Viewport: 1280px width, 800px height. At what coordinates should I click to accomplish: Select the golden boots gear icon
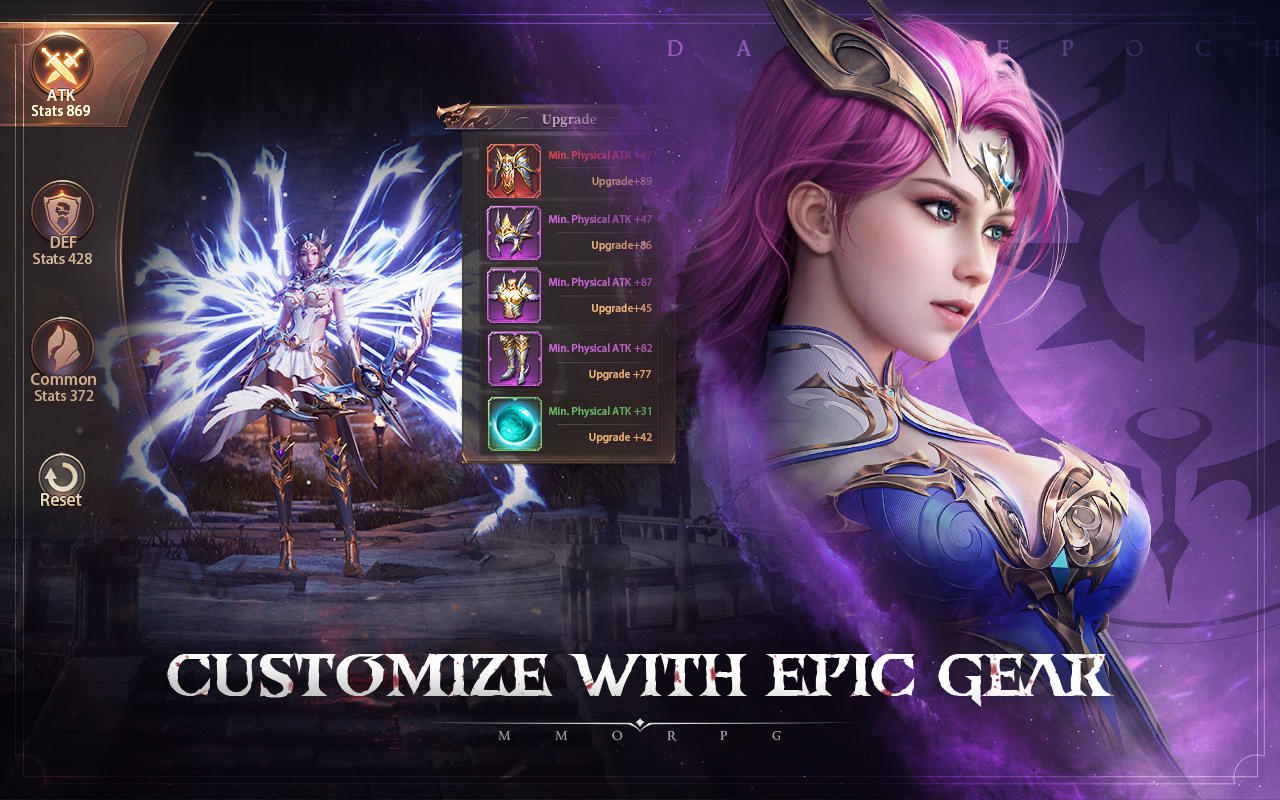(513, 361)
